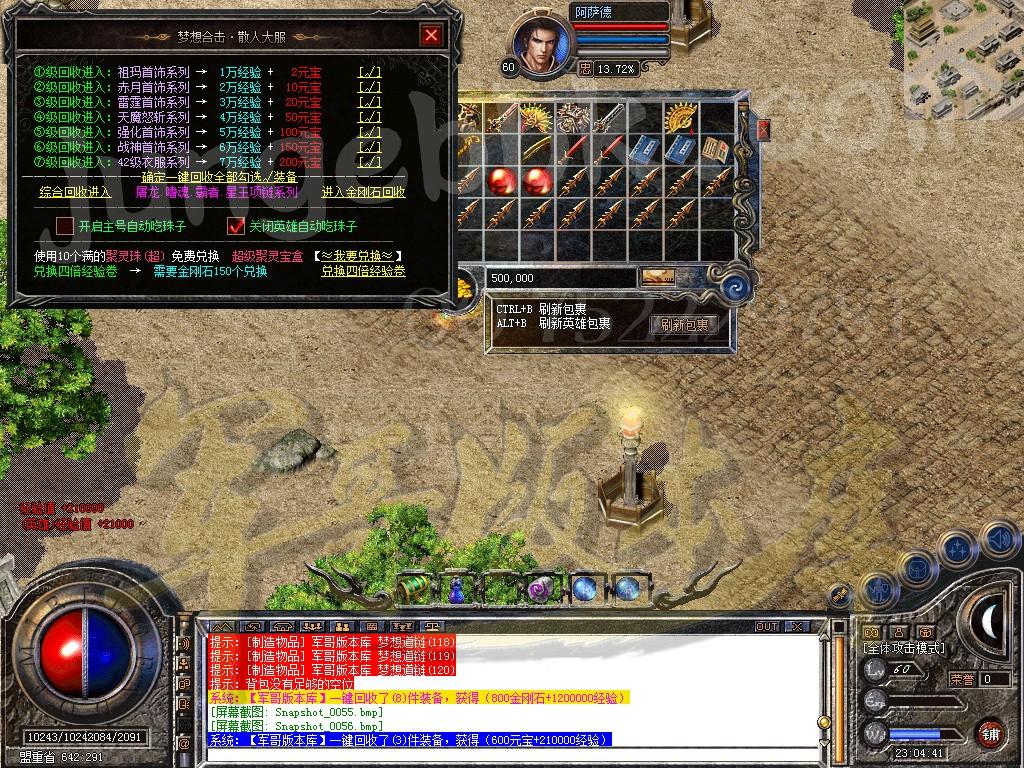
Task: Enter the 进入金刚石回收 page
Action: point(363,192)
